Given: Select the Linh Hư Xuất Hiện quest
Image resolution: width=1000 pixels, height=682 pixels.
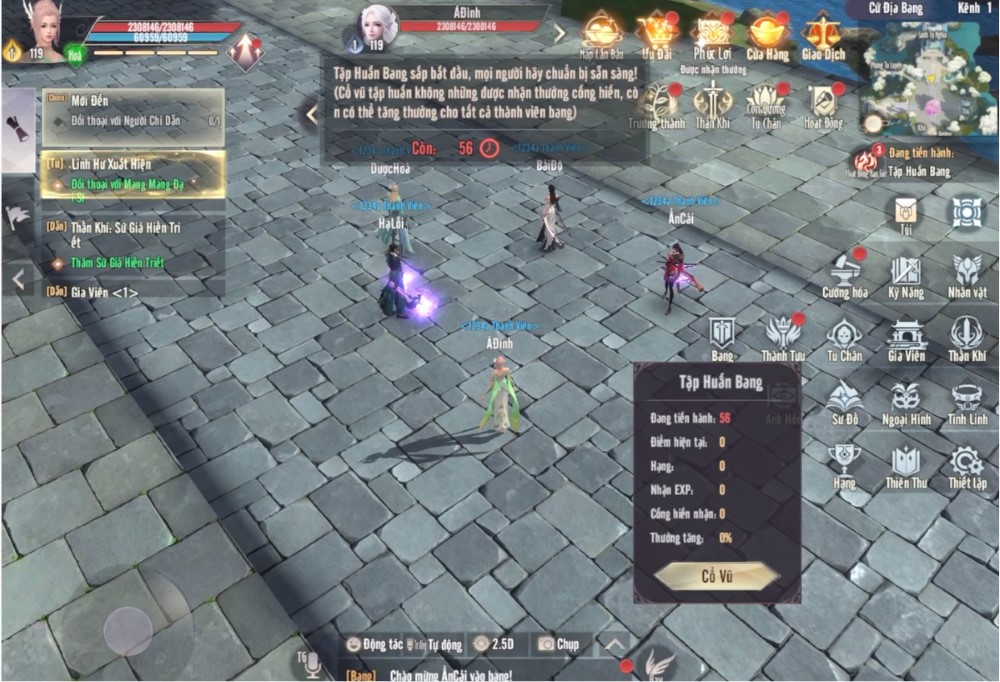Looking at the screenshot, I should click(133, 173).
